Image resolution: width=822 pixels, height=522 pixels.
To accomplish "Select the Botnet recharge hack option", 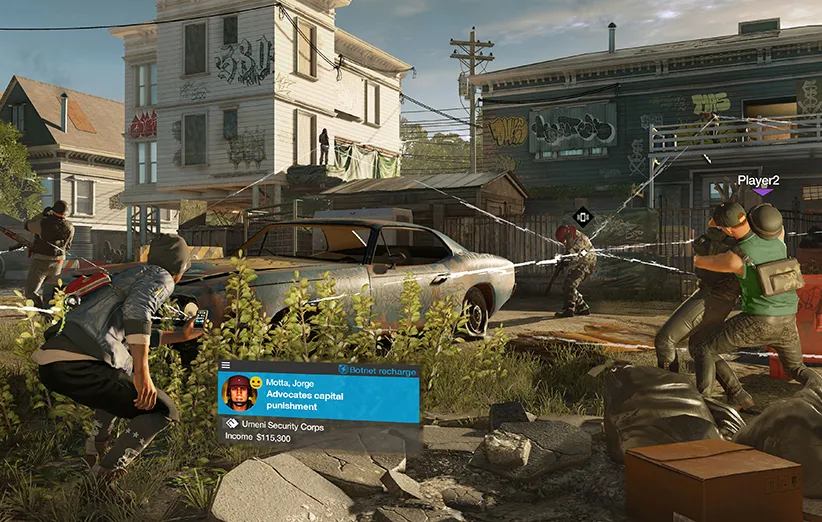I will click(377, 369).
